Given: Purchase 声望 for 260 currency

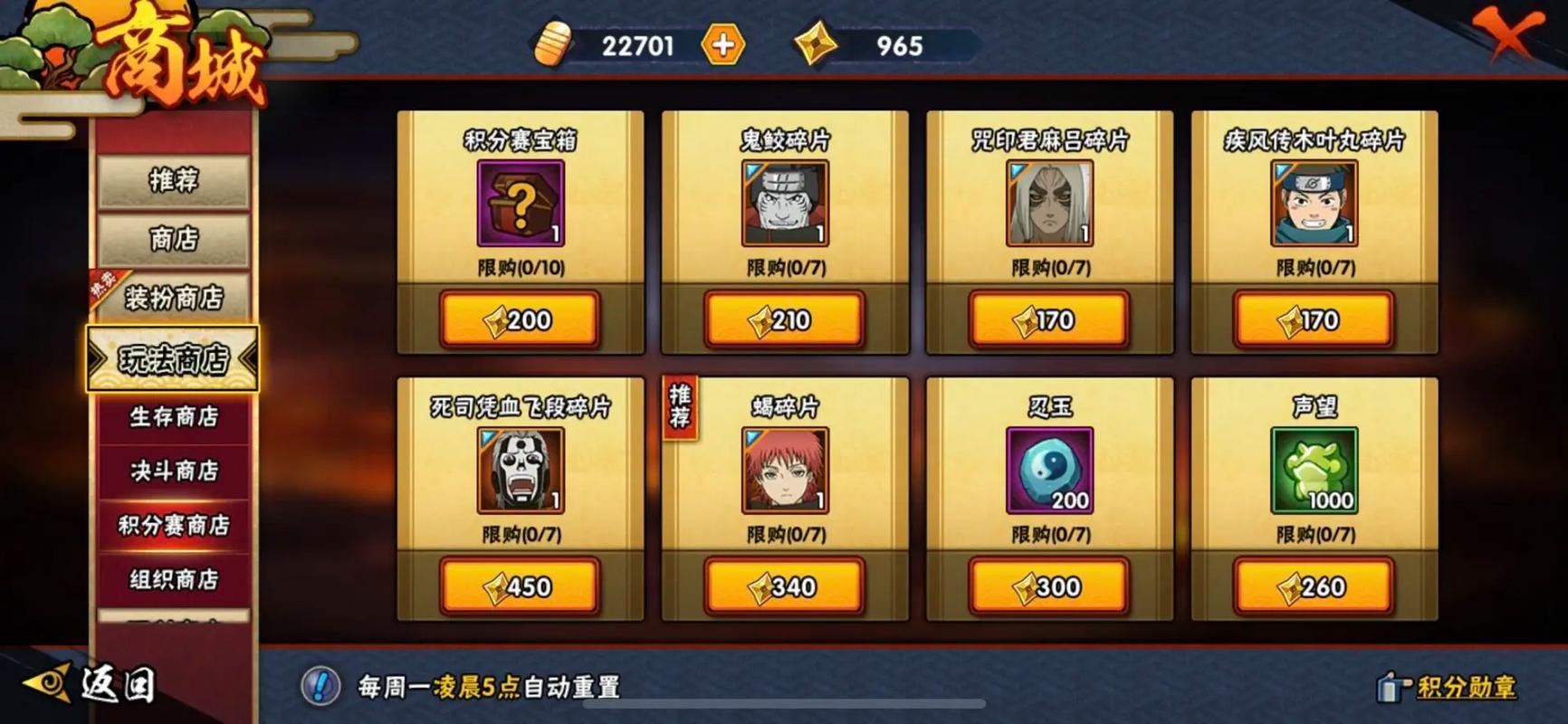Looking at the screenshot, I should pyautogui.click(x=1314, y=586).
